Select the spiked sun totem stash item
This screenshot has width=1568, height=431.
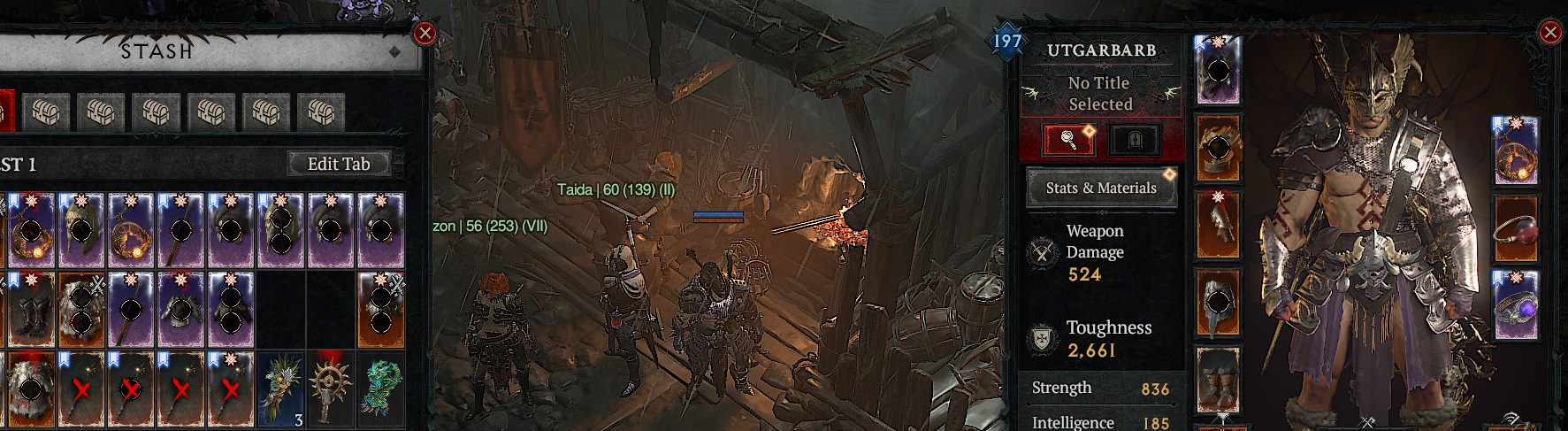pyautogui.click(x=332, y=388)
